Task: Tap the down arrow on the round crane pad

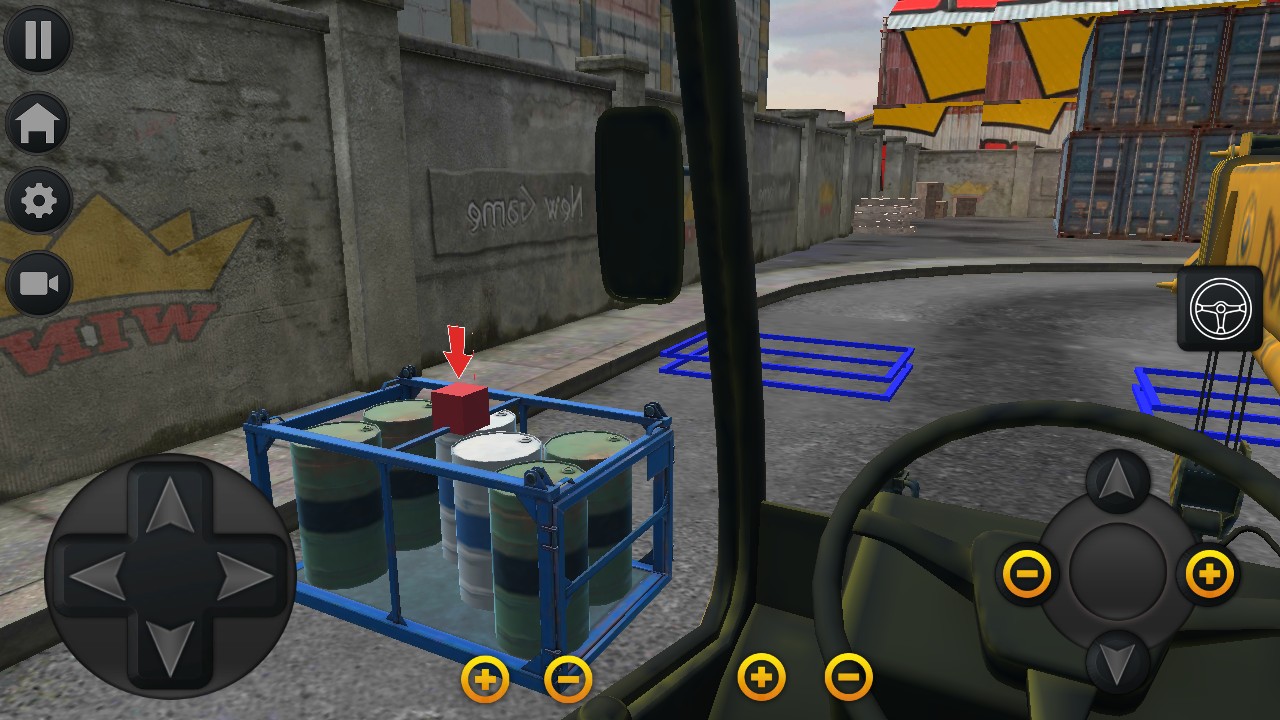Action: [1117, 661]
